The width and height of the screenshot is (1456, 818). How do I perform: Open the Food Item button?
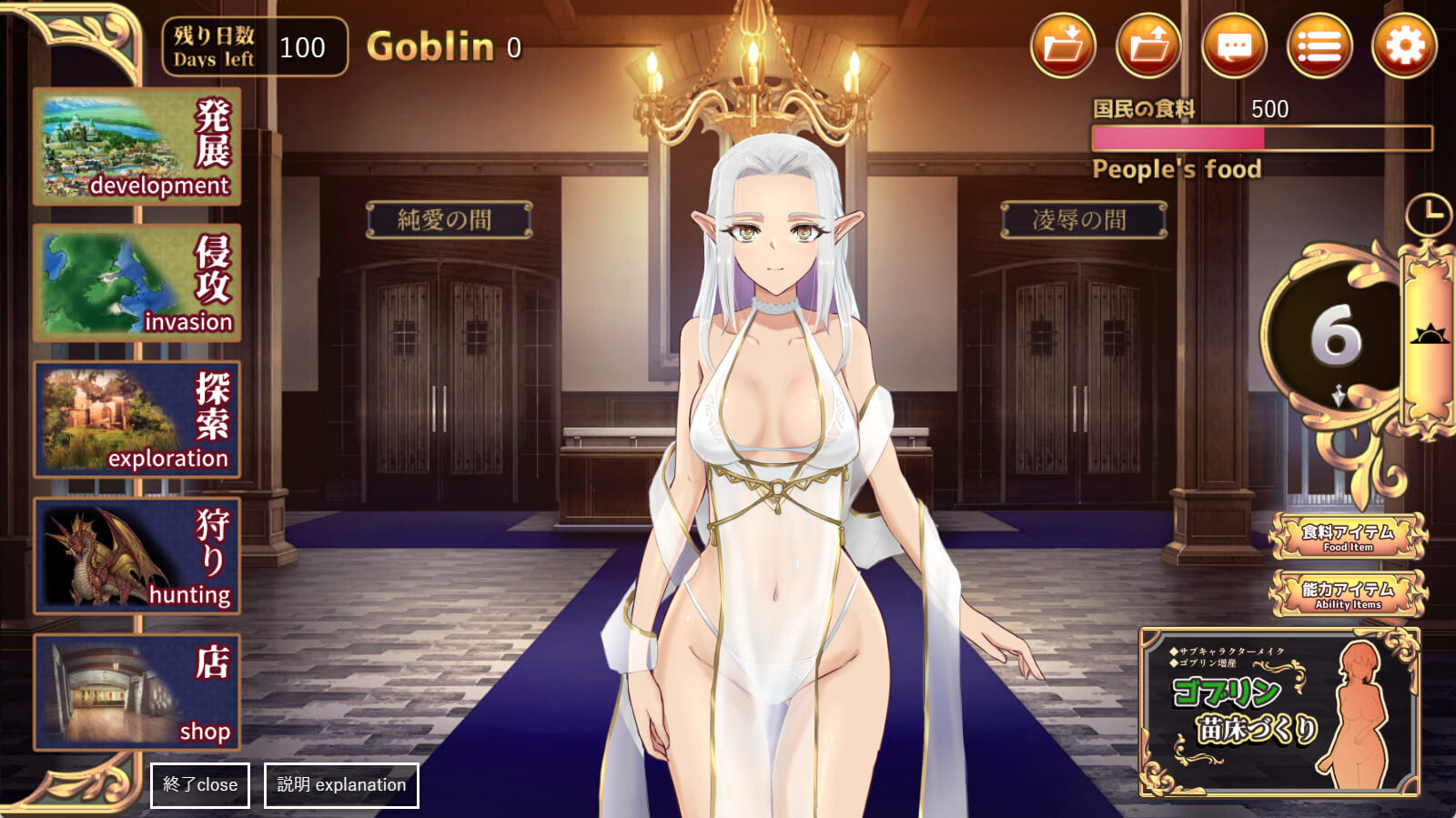[1348, 537]
